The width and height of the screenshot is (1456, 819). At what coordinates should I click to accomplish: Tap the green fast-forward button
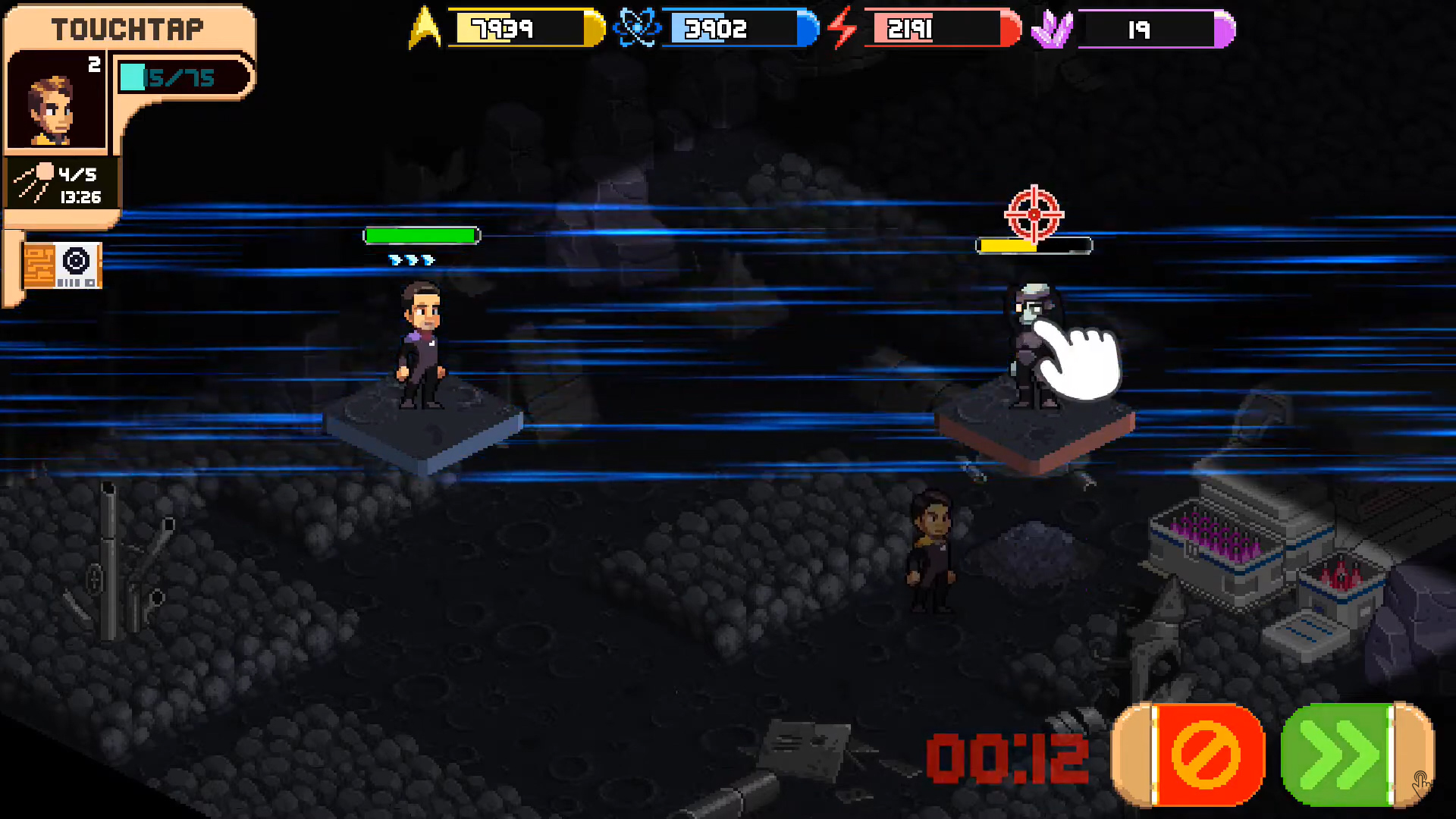click(x=1357, y=756)
